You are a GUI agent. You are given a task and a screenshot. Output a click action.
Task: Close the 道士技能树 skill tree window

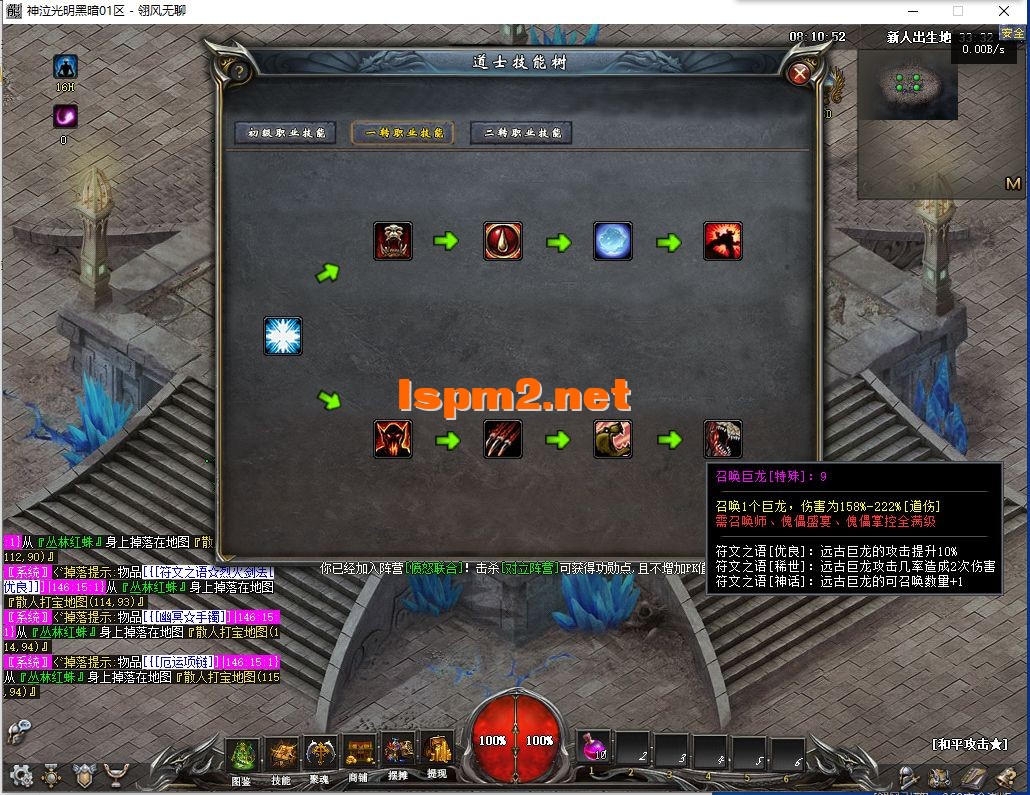(x=799, y=73)
